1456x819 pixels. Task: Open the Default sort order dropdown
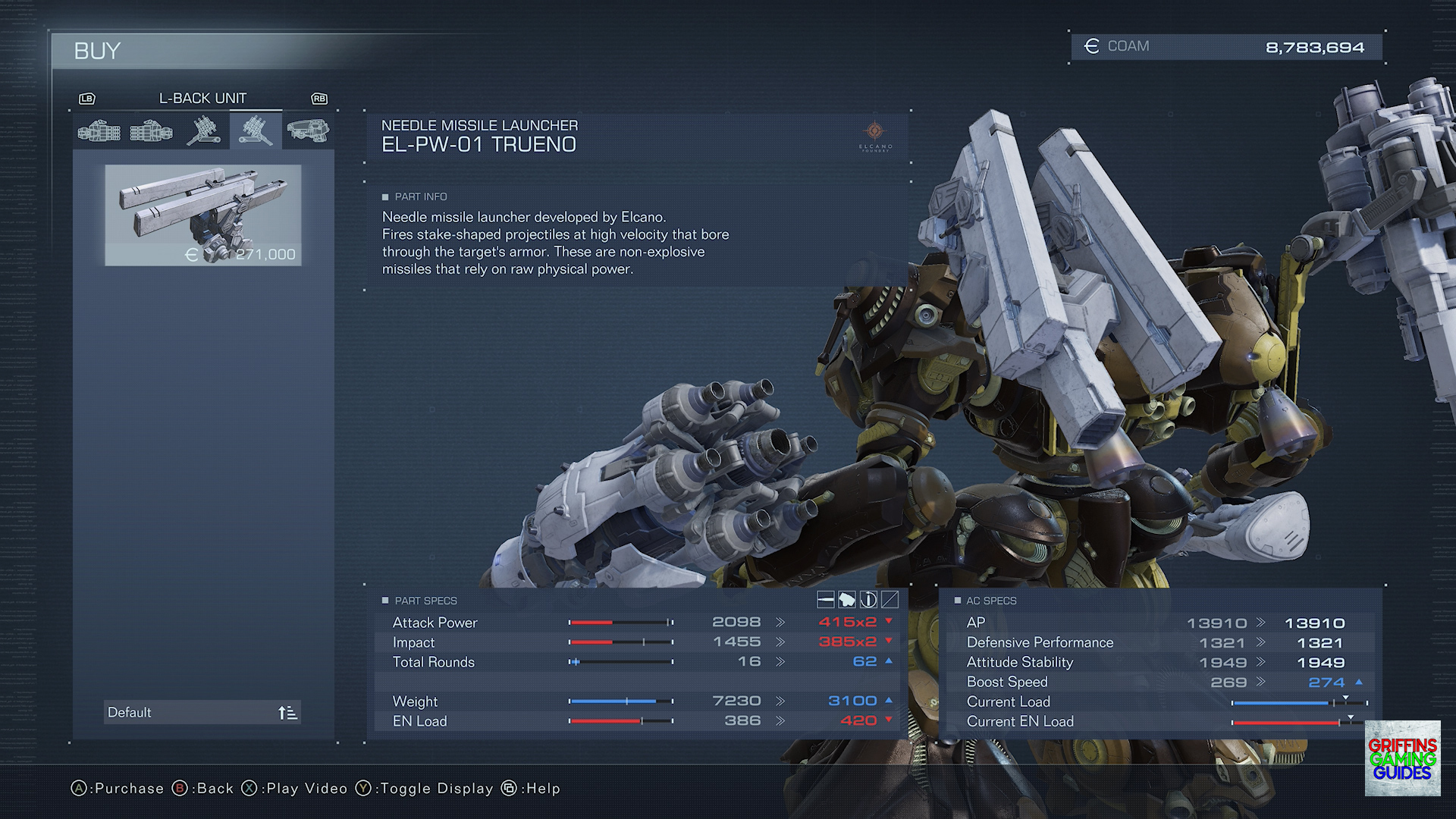point(202,712)
